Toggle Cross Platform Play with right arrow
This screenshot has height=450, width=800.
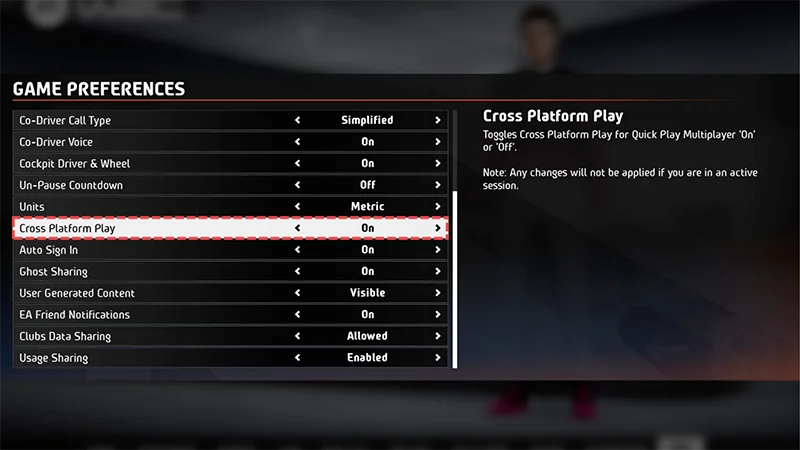(438, 228)
